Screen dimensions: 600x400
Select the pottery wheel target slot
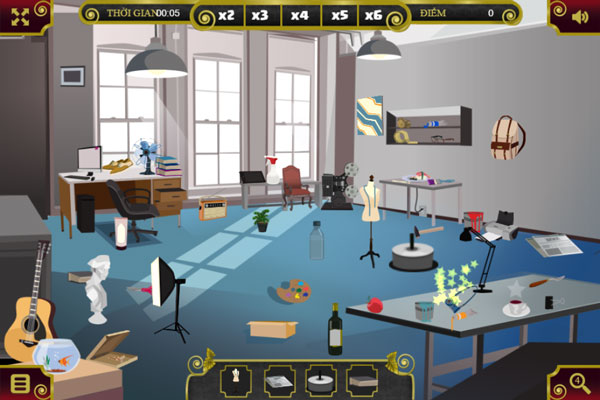point(319,378)
